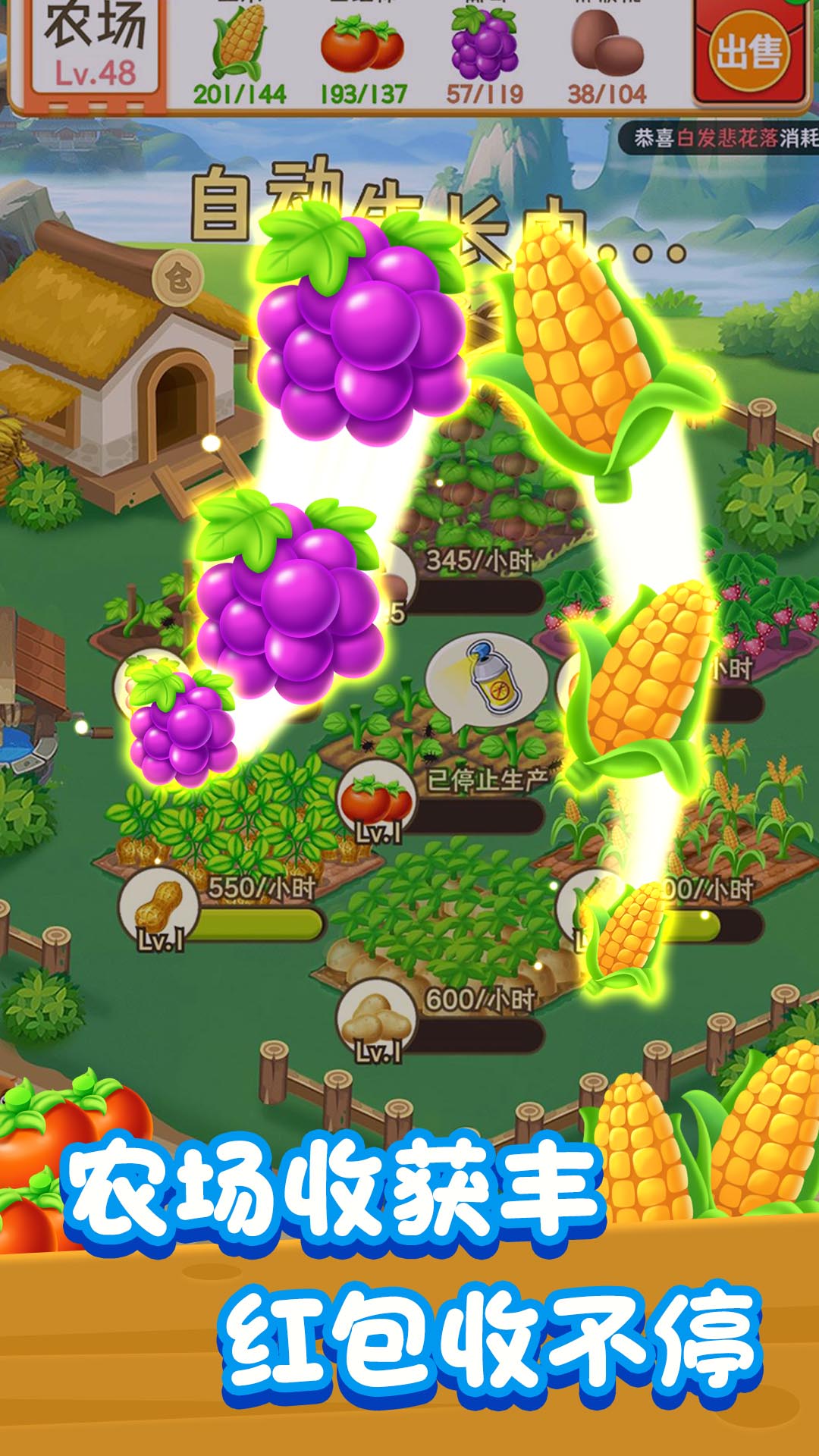
Task: Tap the red 出售 sell button
Action: click(x=748, y=52)
